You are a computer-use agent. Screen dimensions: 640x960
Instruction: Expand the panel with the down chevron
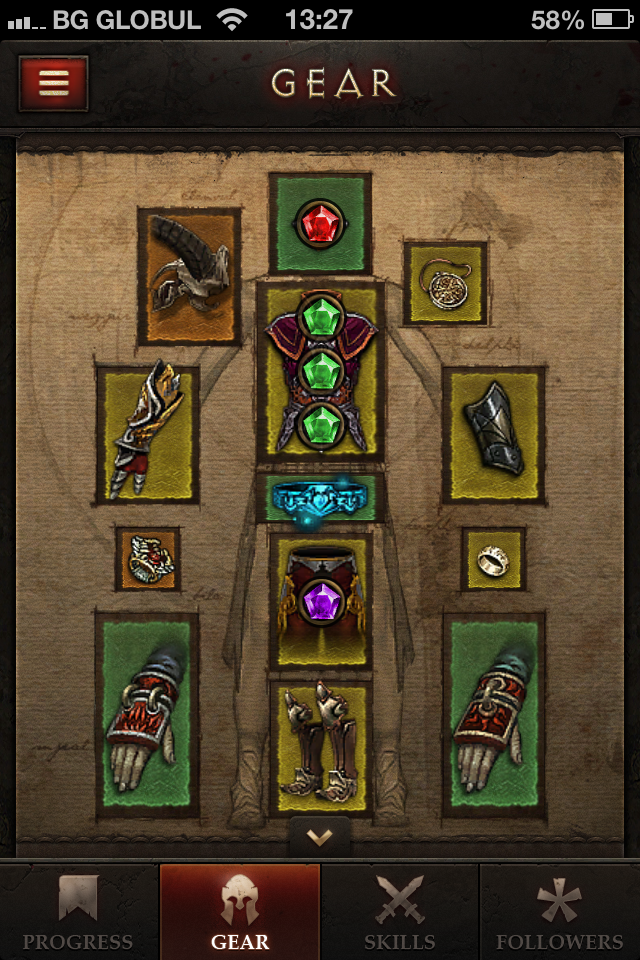[x=320, y=837]
